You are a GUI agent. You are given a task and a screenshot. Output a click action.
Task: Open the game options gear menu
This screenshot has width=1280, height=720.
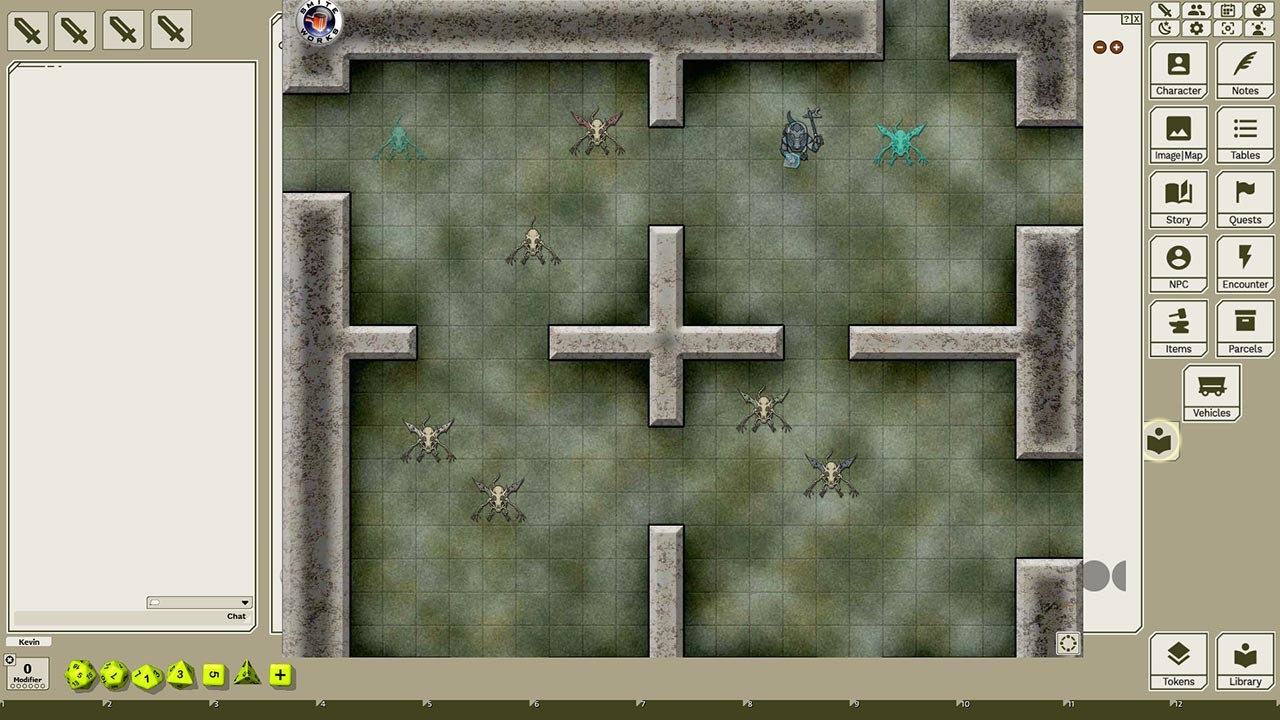tap(1196, 28)
